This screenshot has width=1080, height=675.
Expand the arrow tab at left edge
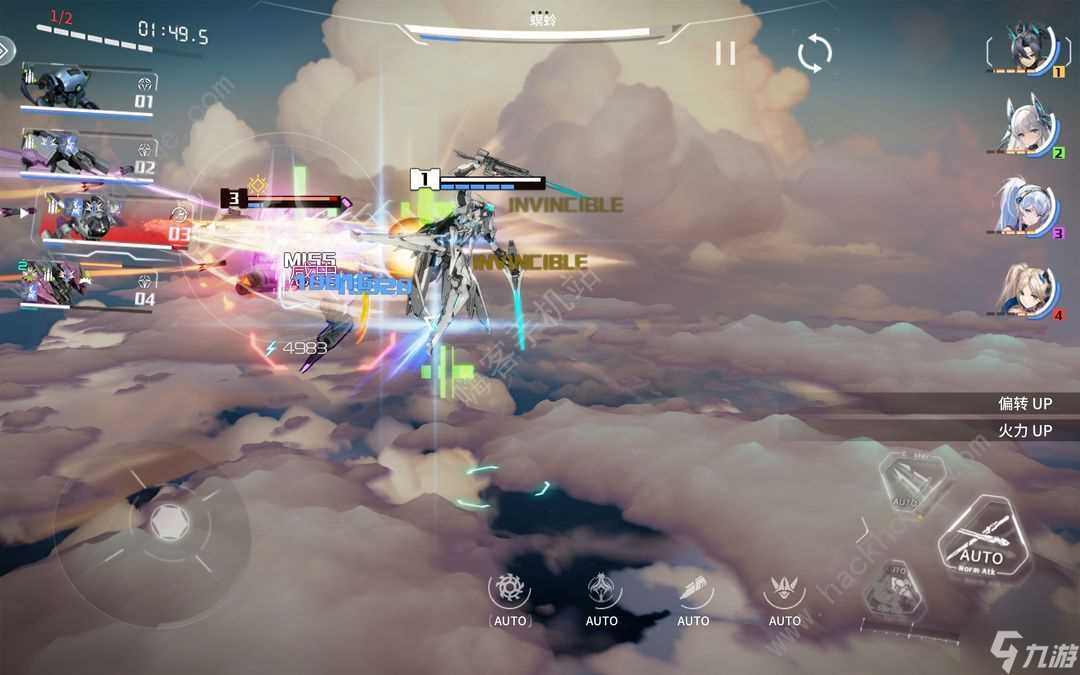(6, 50)
